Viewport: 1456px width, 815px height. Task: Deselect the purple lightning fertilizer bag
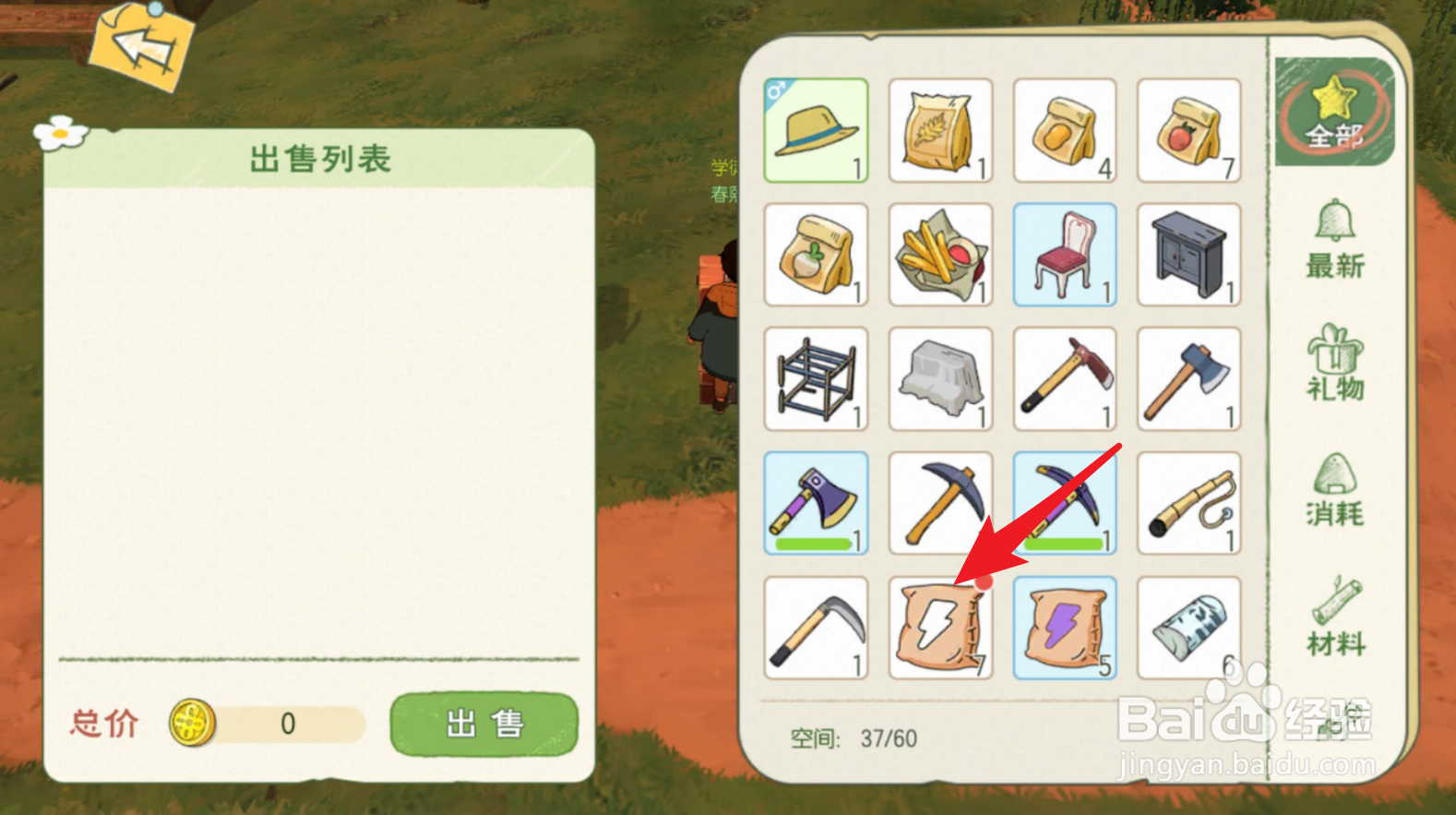coord(1065,628)
